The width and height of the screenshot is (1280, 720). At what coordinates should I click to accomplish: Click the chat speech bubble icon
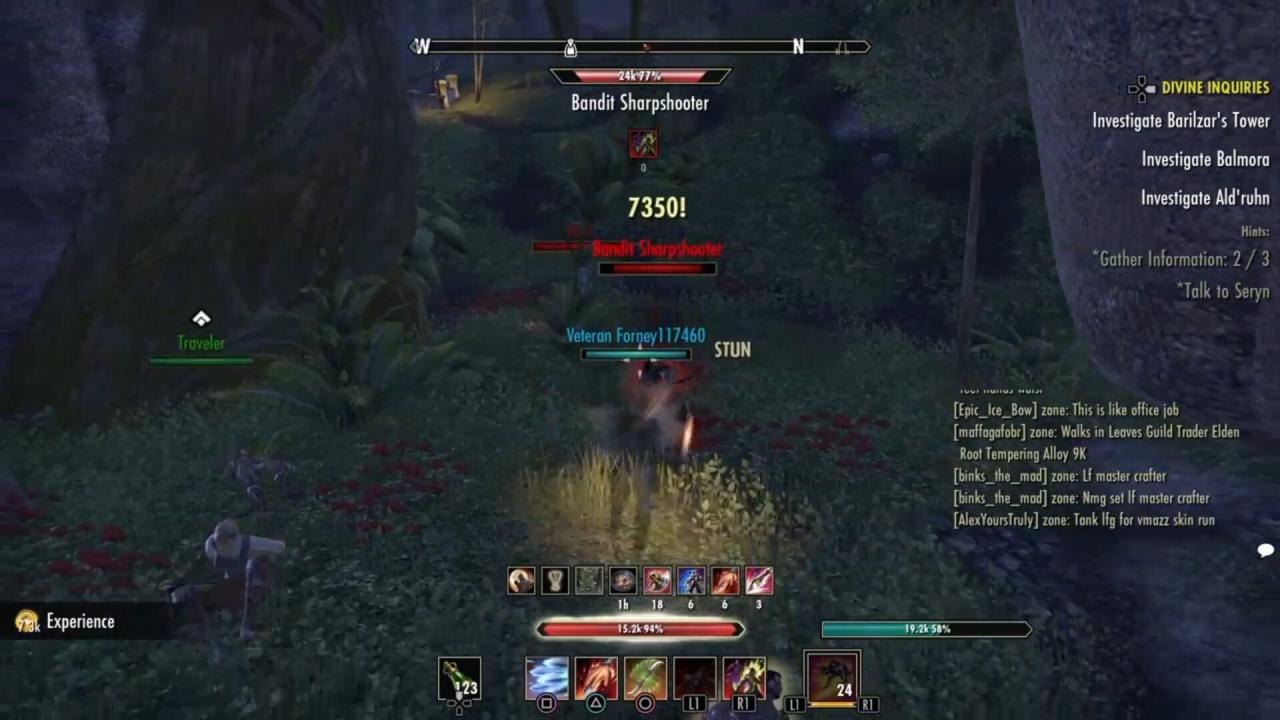(x=1265, y=550)
